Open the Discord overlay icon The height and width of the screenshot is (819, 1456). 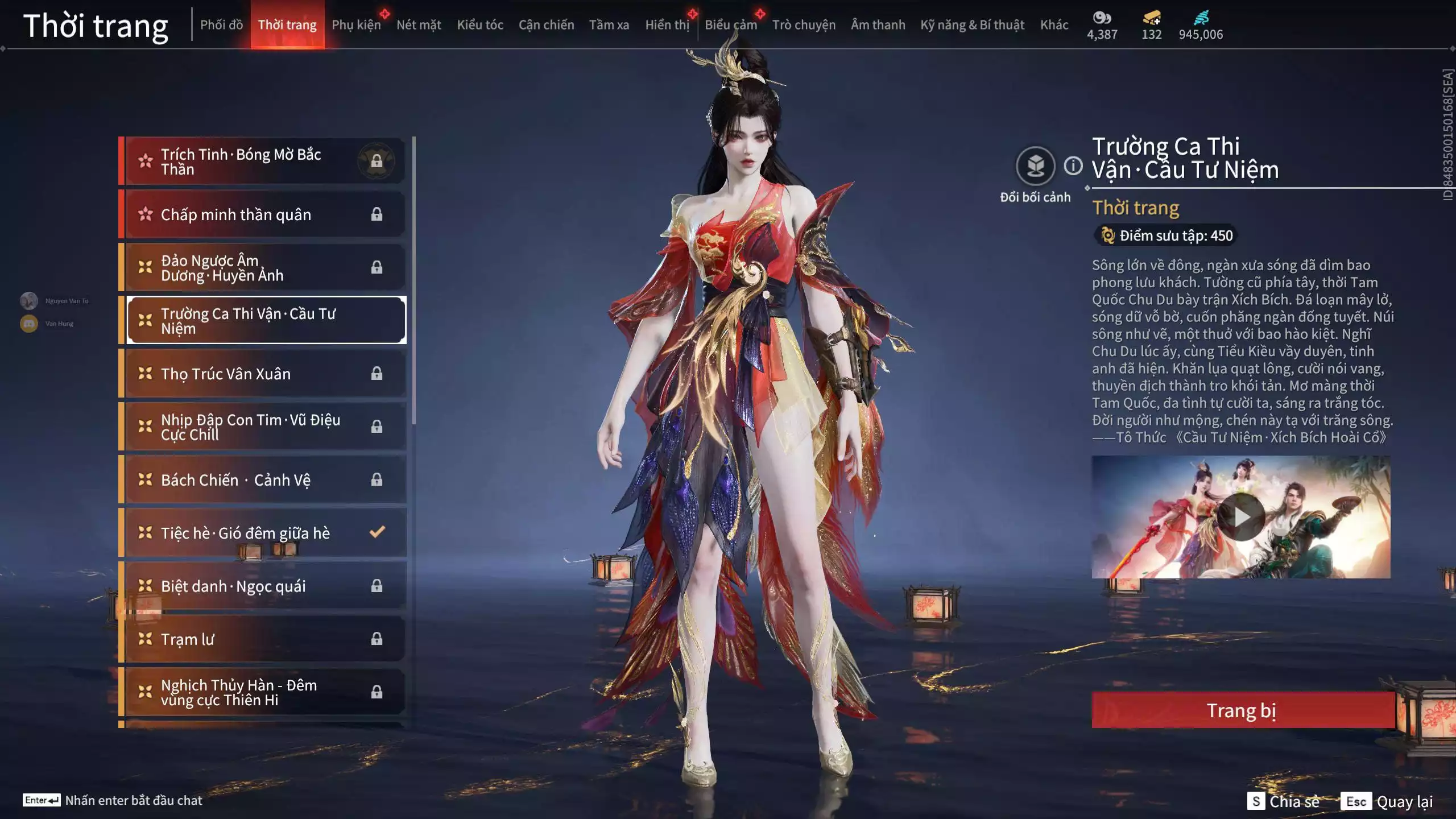29,324
